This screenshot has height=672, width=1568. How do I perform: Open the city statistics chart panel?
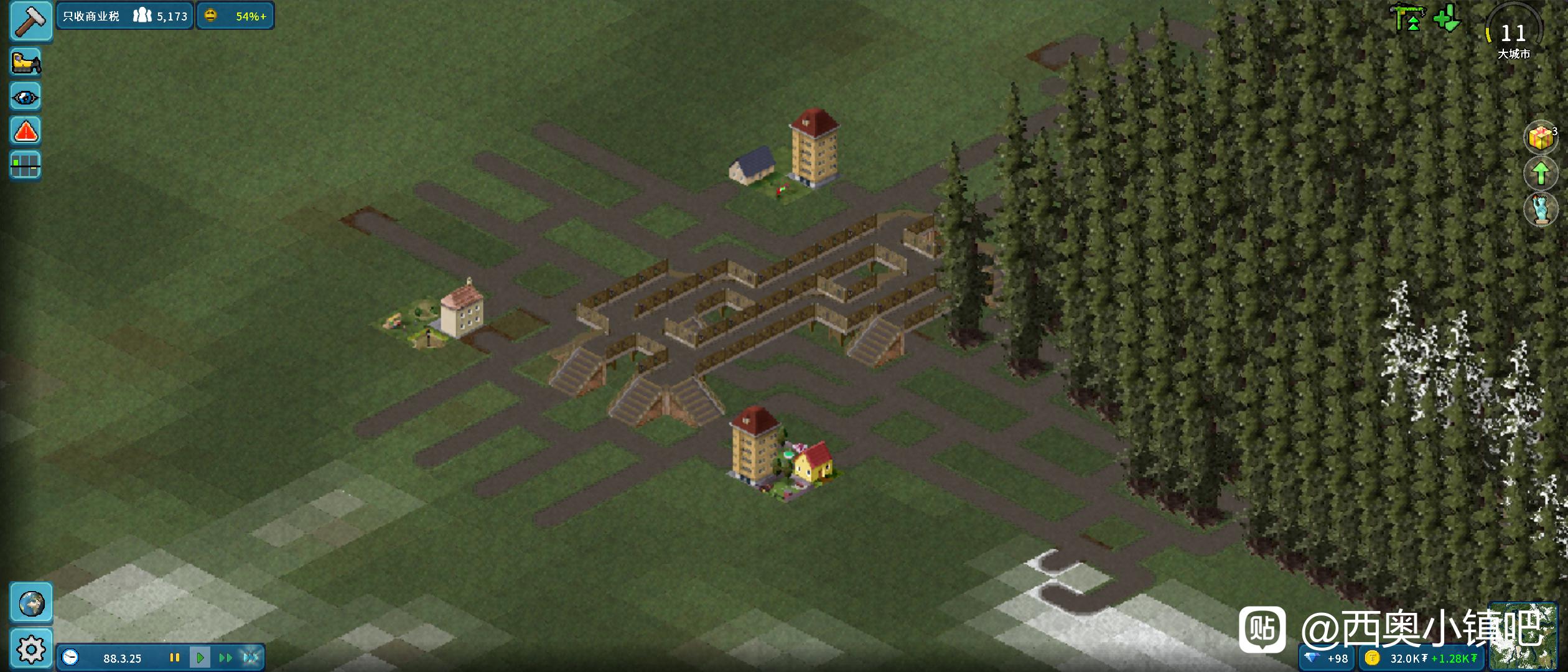(26, 165)
